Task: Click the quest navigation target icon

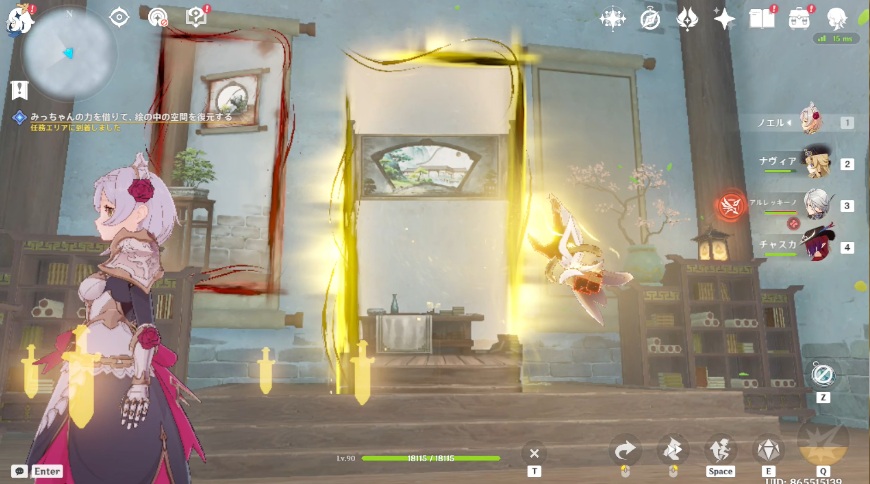Action: [x=119, y=17]
